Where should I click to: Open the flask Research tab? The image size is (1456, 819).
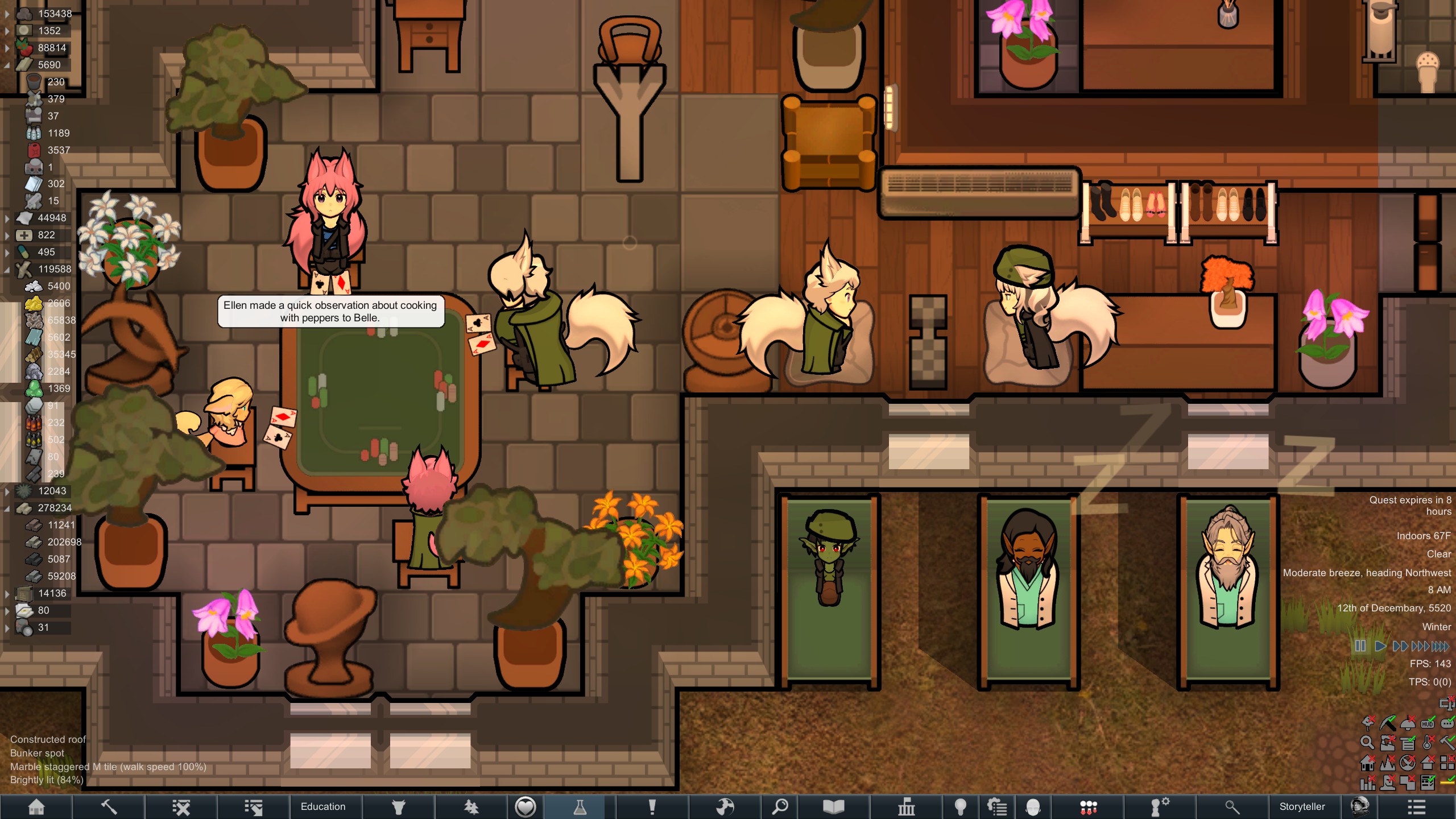580,806
